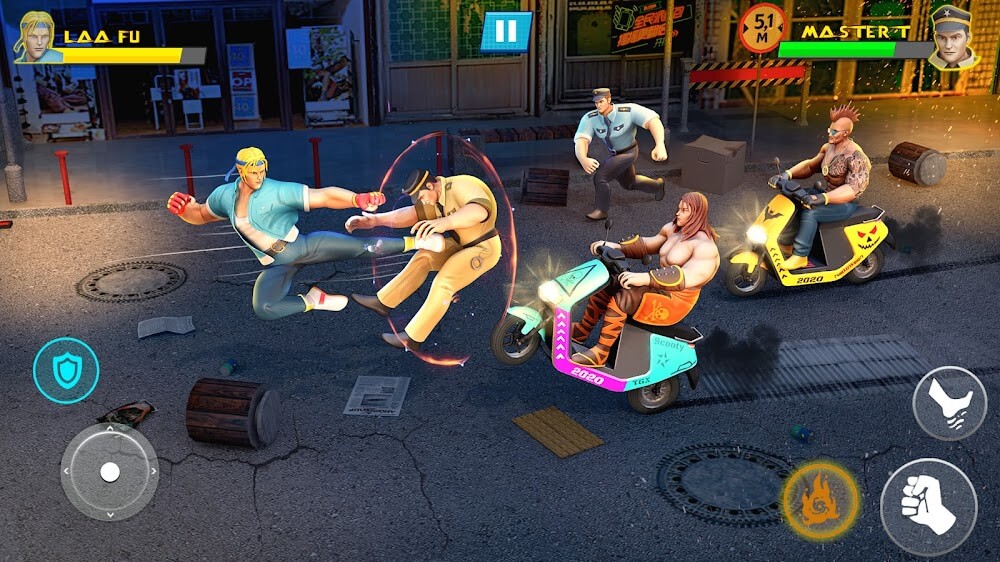Screen dimensions: 1000x562
Task: Trigger the orange flame special attack
Action: [x=820, y=500]
